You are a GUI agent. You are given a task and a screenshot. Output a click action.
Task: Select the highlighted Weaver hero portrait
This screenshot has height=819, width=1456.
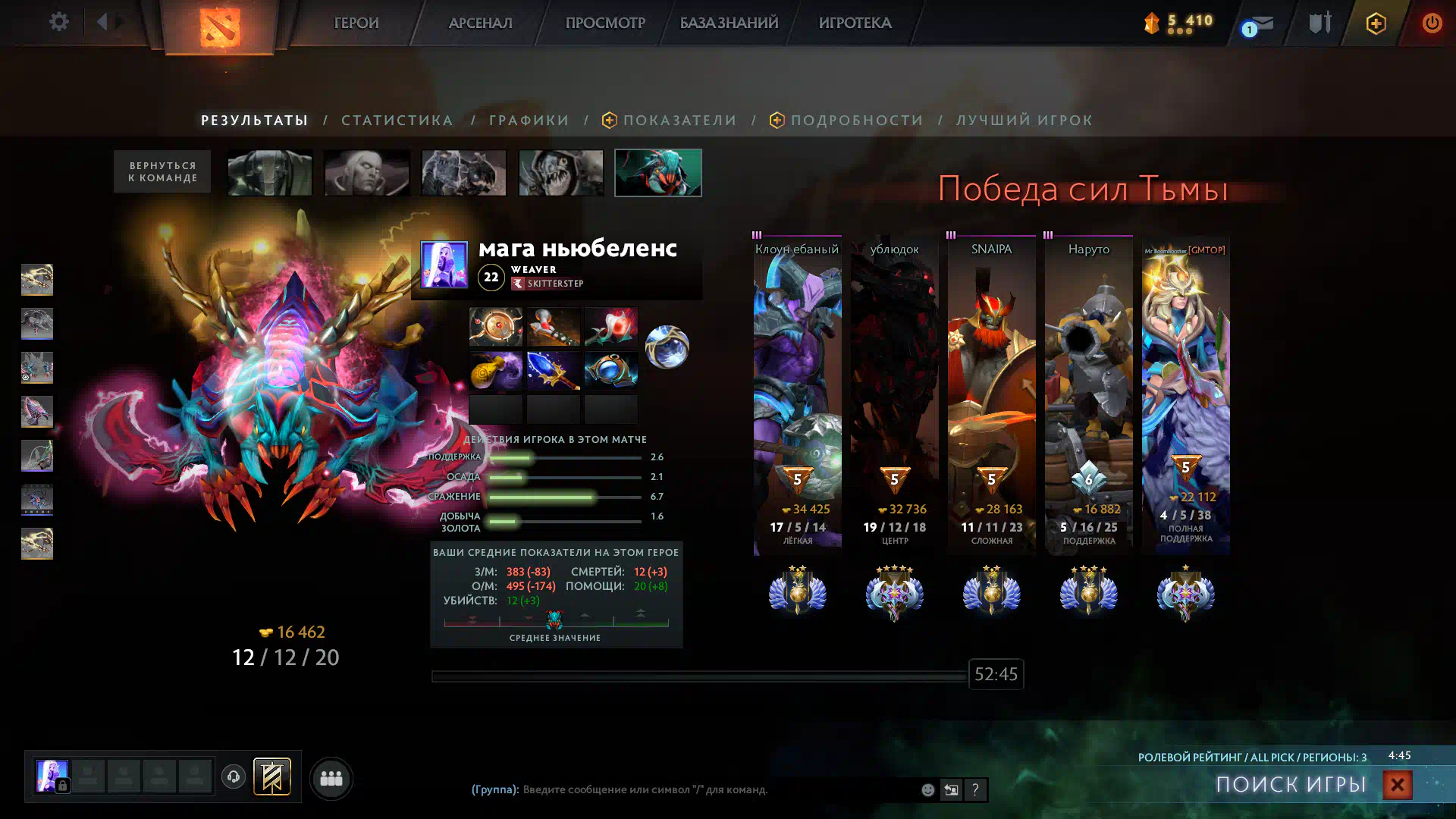pos(657,172)
